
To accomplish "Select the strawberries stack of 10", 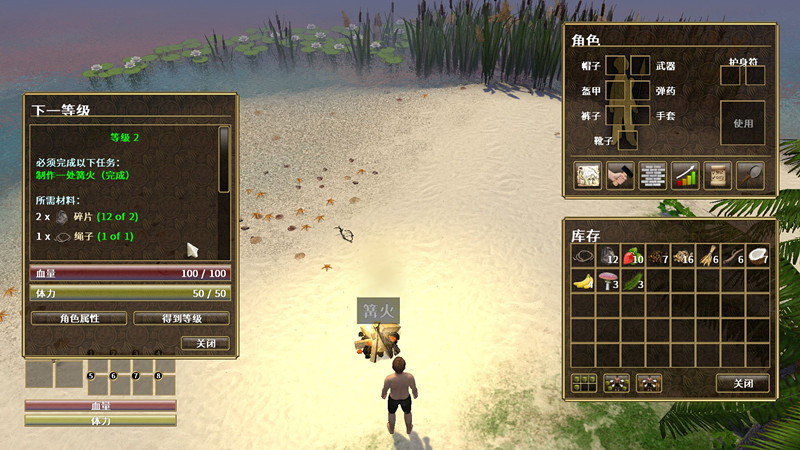I will [x=633, y=256].
